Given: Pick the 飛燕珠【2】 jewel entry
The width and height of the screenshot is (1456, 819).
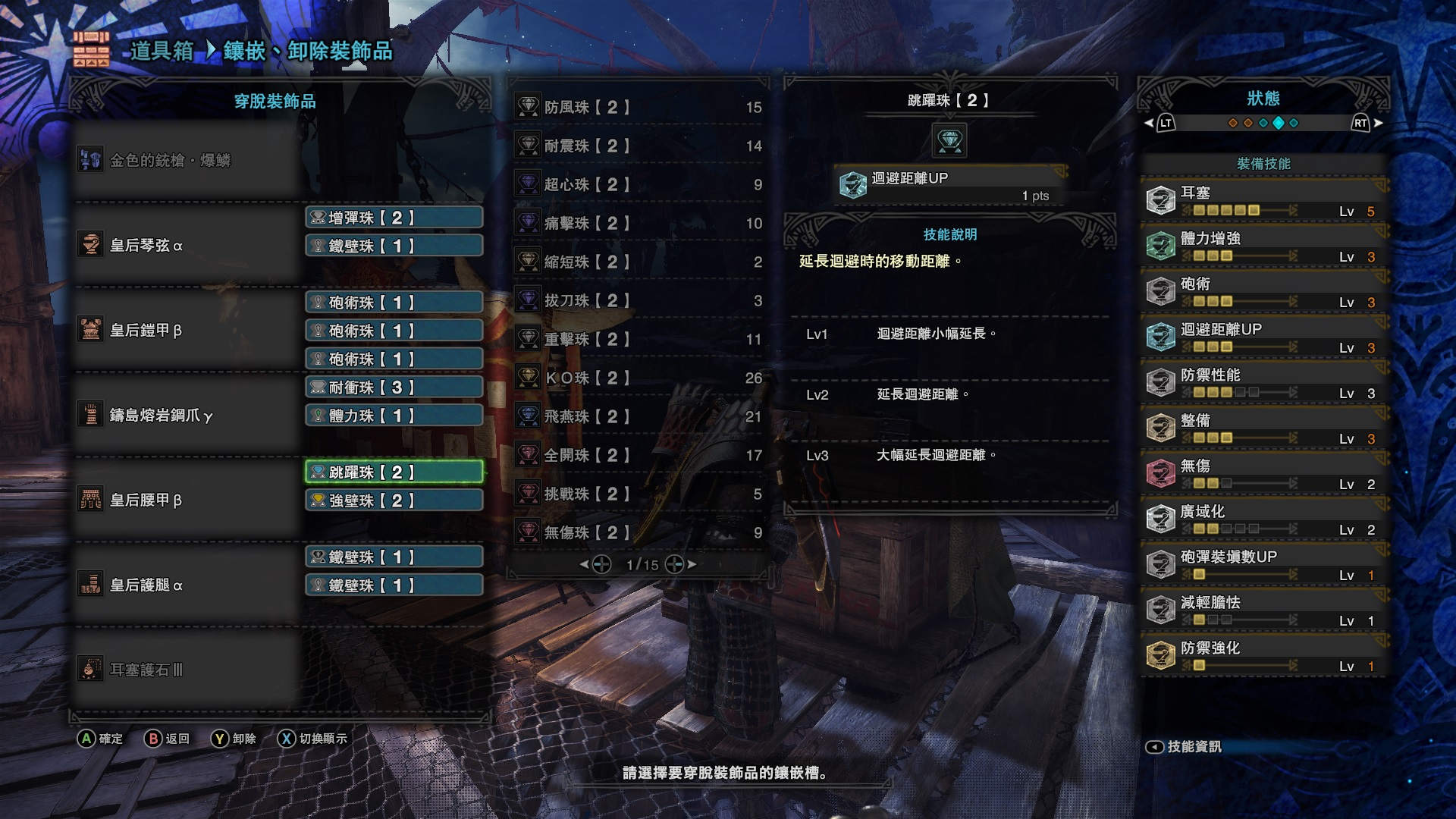Looking at the screenshot, I should (x=639, y=417).
